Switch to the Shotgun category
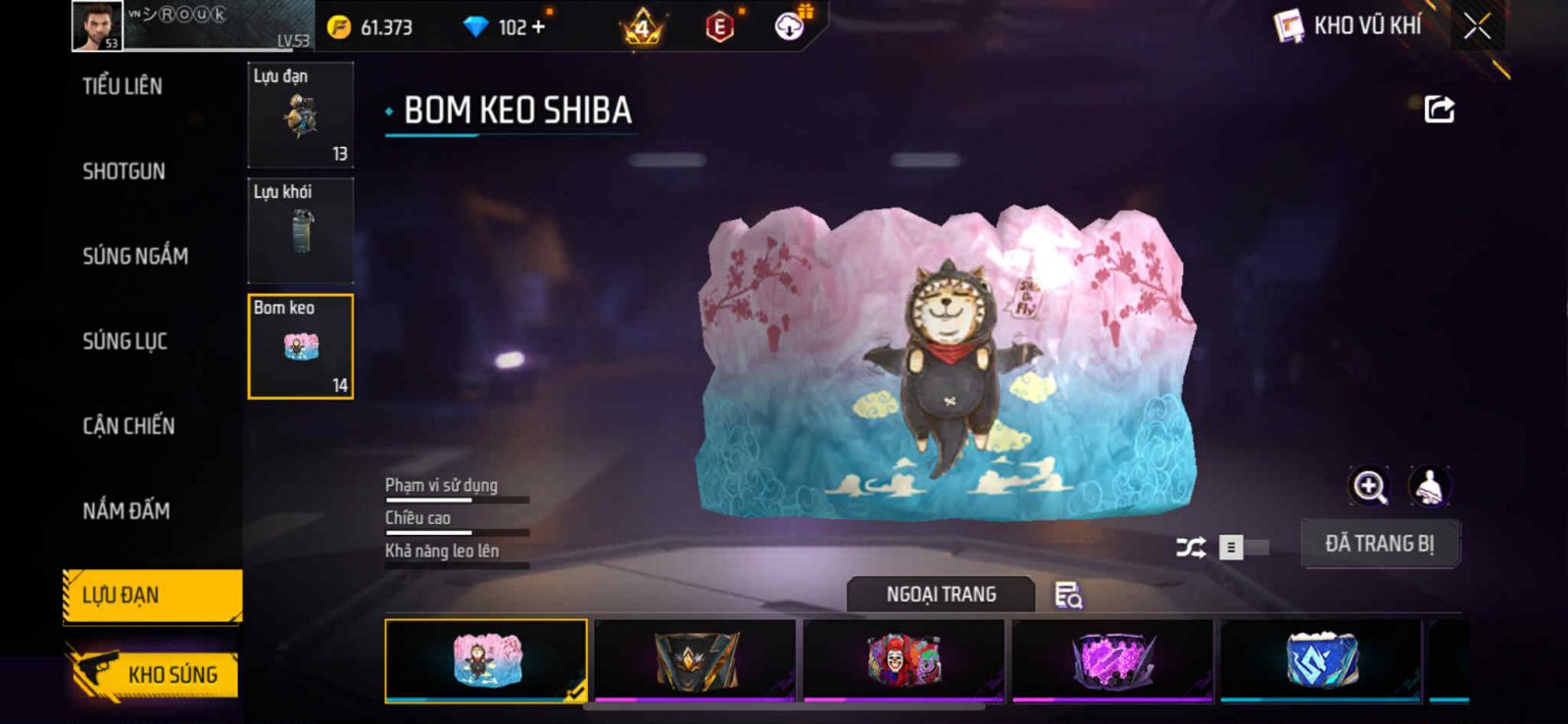The width and height of the screenshot is (1568, 724). tap(123, 171)
